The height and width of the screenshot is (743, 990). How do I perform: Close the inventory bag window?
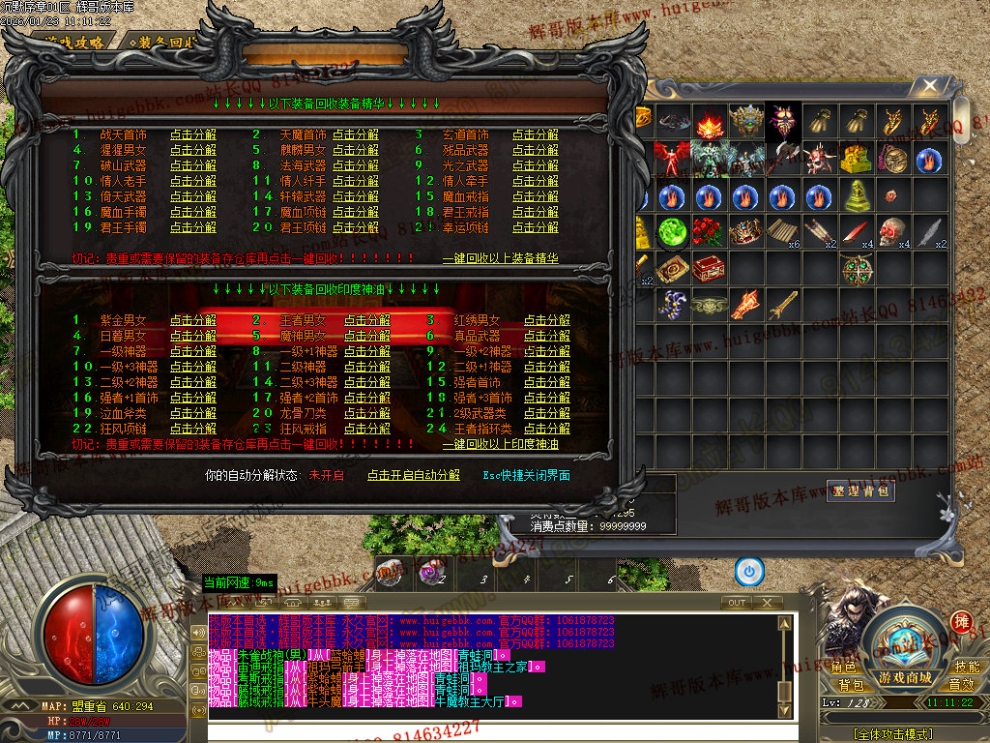(930, 86)
